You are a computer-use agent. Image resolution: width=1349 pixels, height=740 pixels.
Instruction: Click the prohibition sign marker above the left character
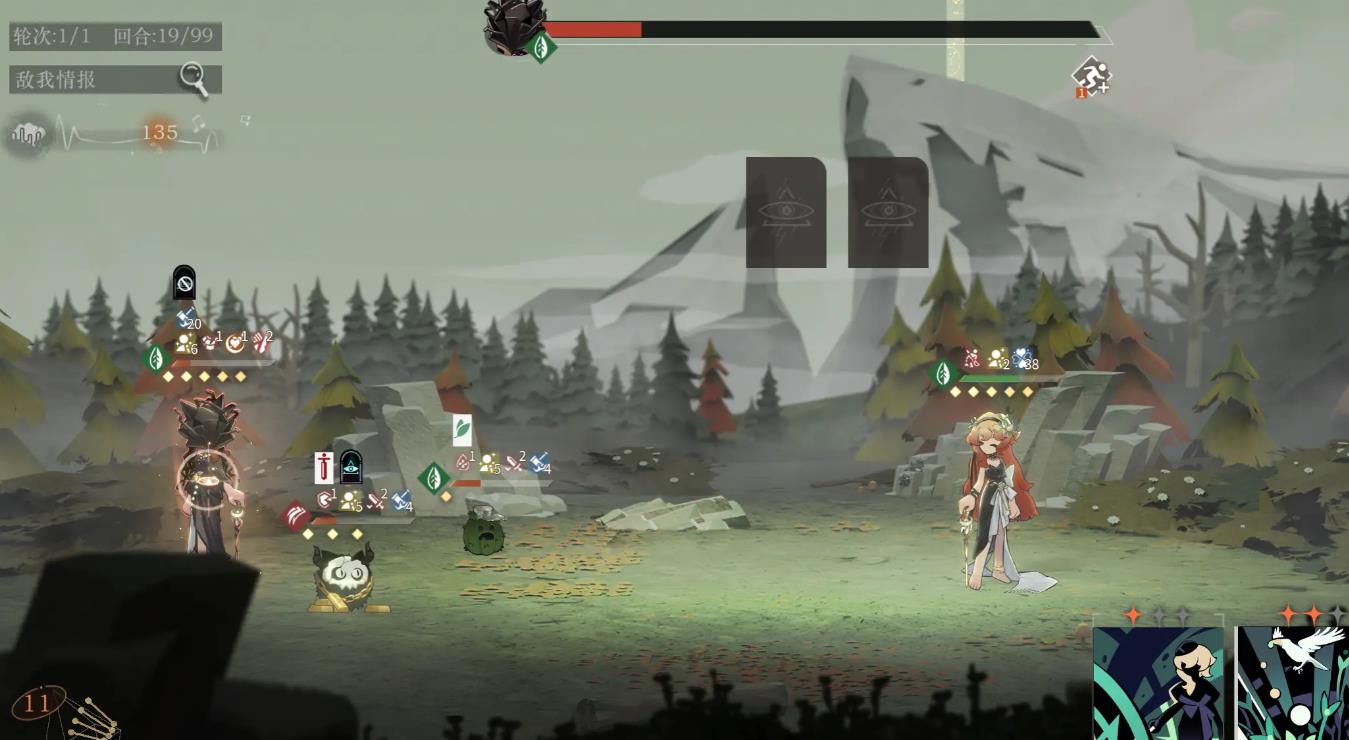tap(184, 284)
